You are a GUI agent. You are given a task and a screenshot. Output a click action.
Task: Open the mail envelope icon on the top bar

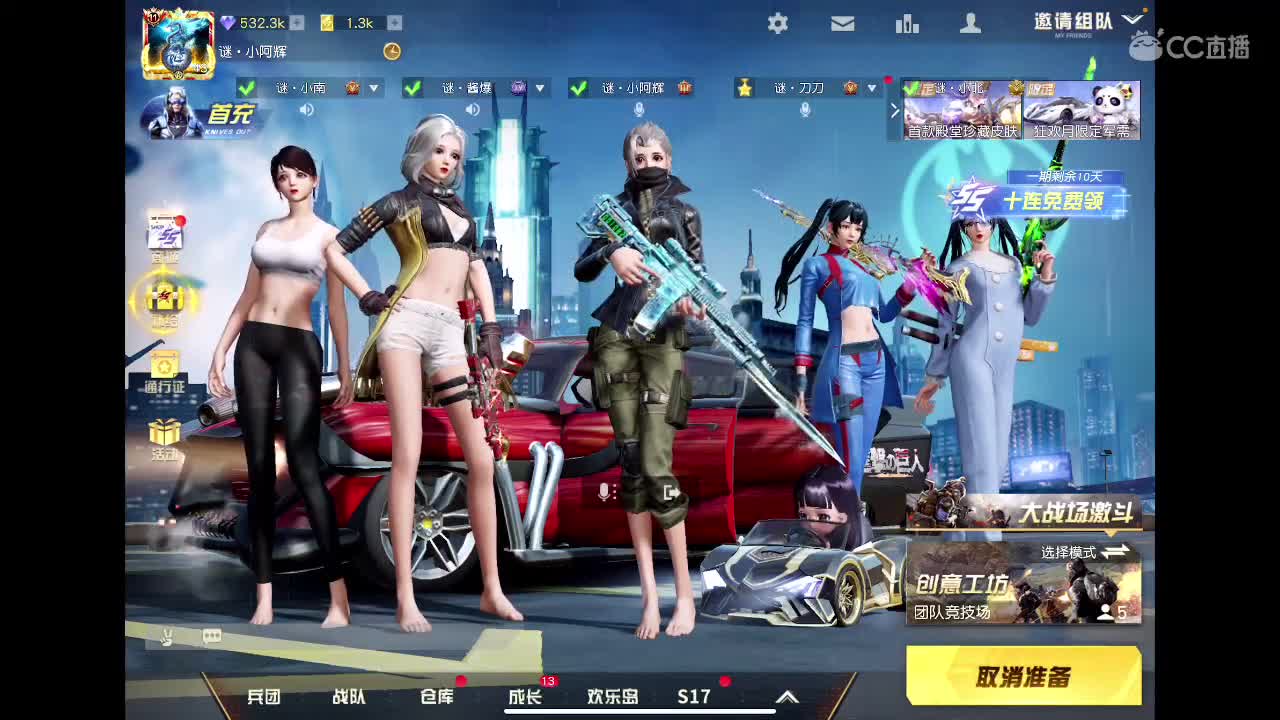(x=842, y=23)
